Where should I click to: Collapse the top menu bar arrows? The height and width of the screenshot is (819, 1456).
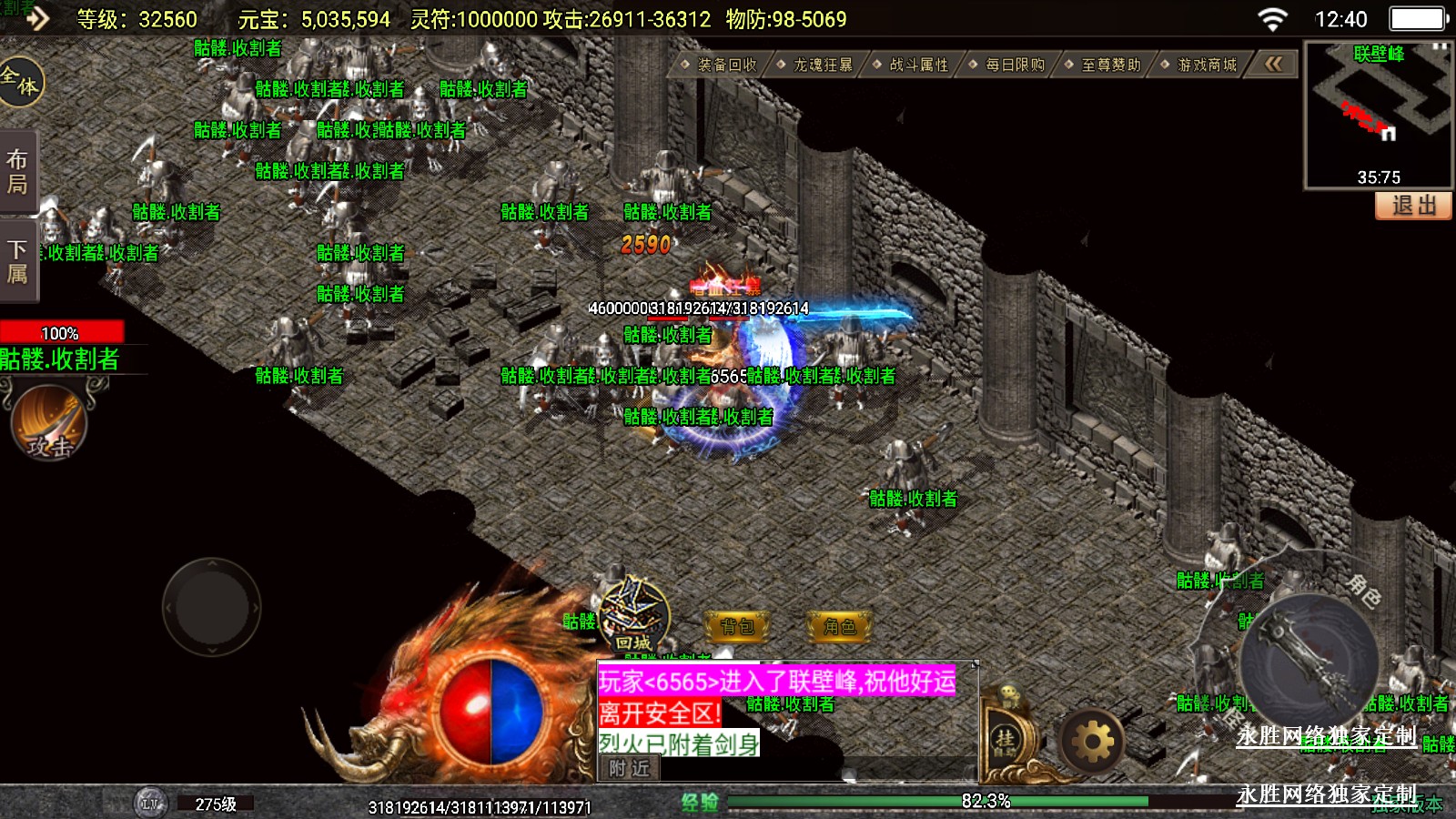pyautogui.click(x=1273, y=64)
